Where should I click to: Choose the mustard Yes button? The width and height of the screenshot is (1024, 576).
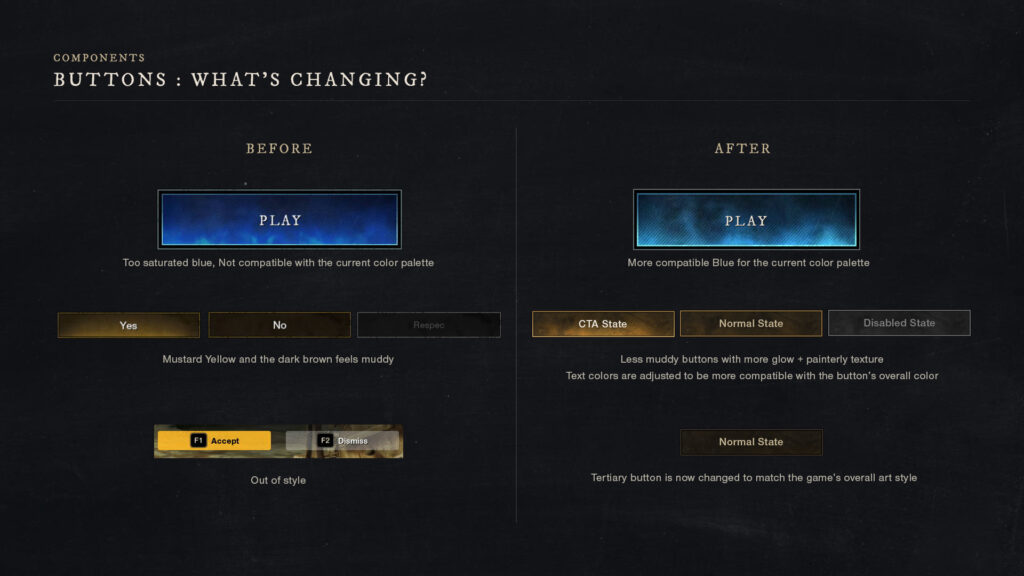coord(128,325)
